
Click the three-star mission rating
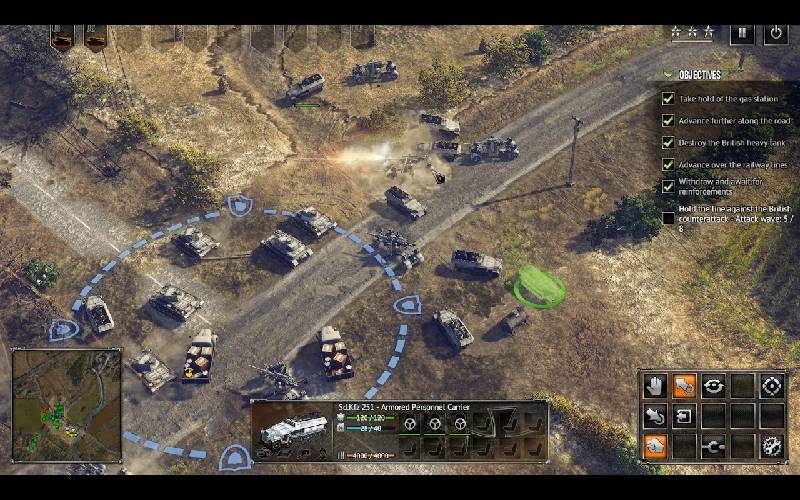point(692,32)
